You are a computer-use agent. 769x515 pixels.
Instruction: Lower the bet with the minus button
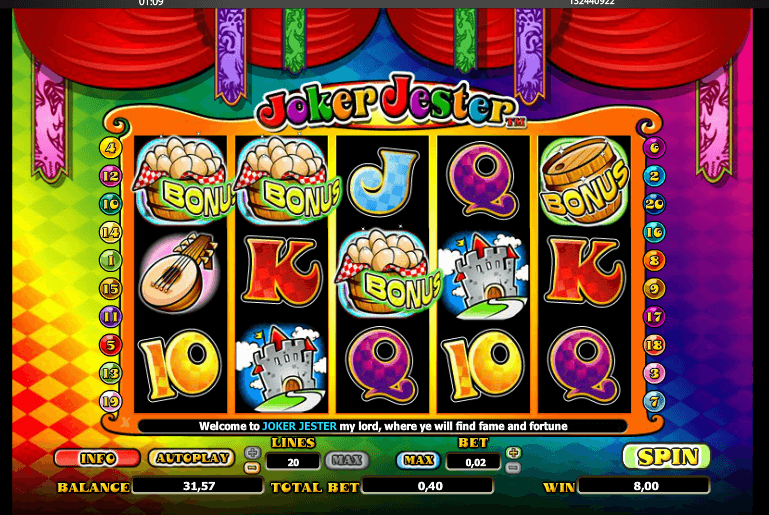pos(513,467)
